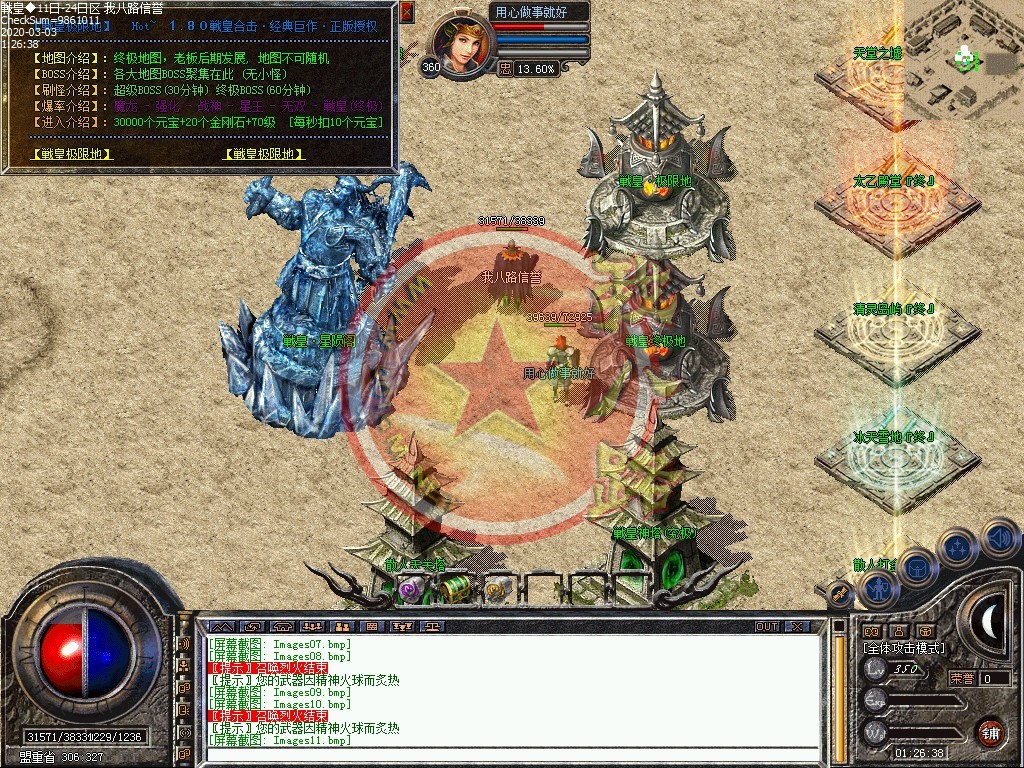The height and width of the screenshot is (768, 1024).
Task: Select the gold swirl belt slot
Action: [x=497, y=590]
